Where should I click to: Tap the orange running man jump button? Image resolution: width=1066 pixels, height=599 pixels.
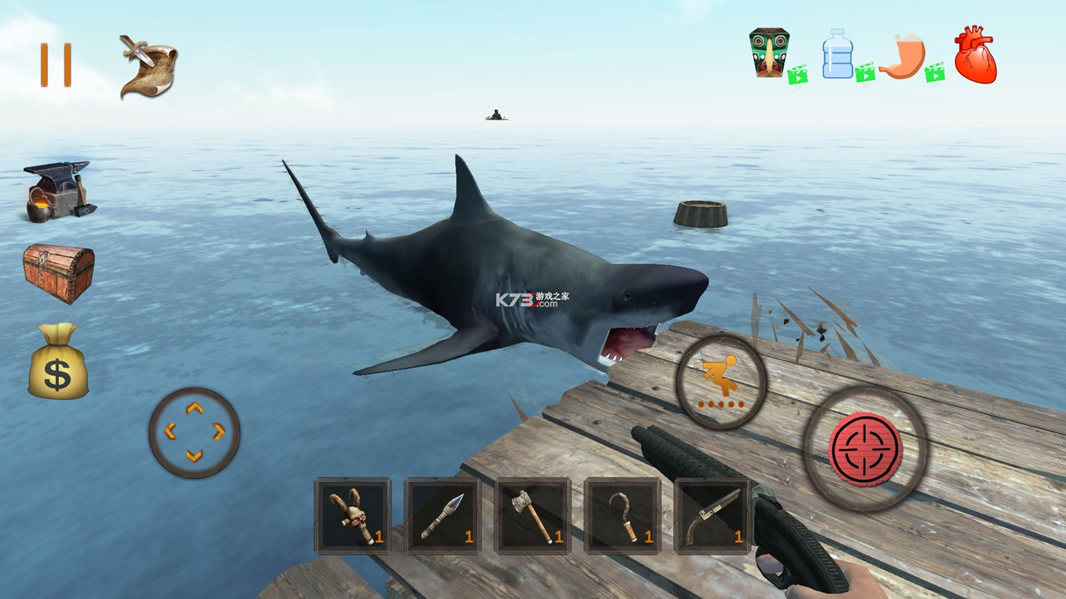click(721, 381)
